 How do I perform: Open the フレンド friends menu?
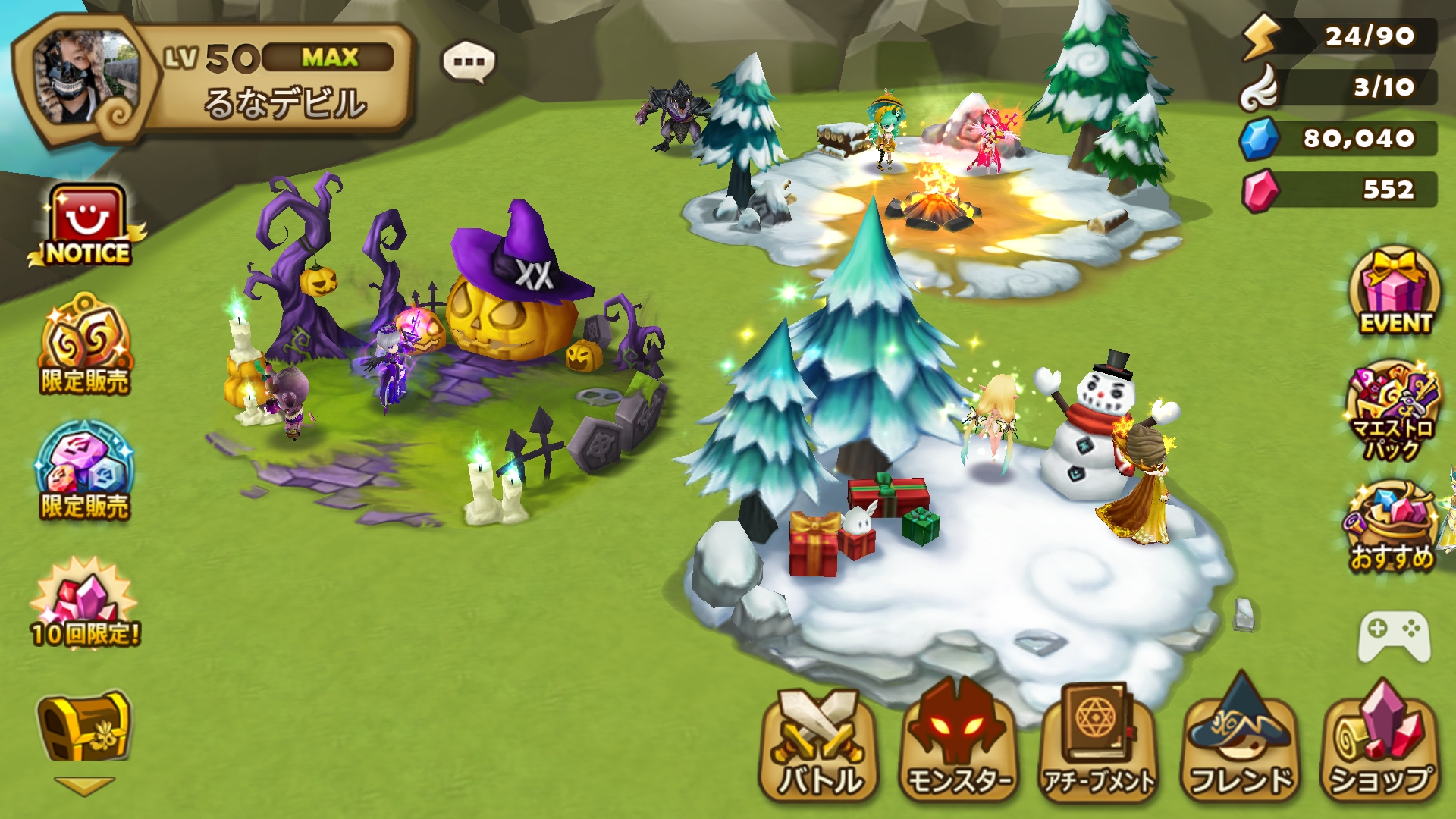click(1241, 743)
